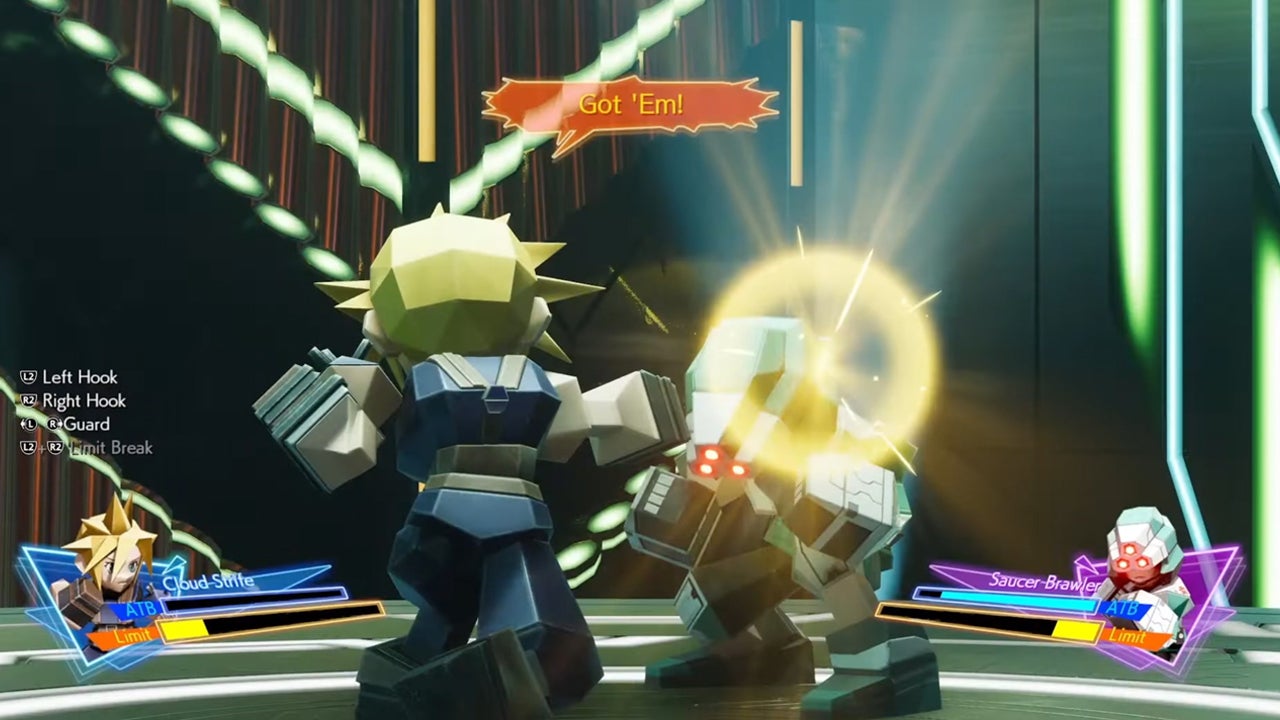1280x720 pixels.
Task: Click the Saucer Brawler name text
Action: tap(1046, 582)
